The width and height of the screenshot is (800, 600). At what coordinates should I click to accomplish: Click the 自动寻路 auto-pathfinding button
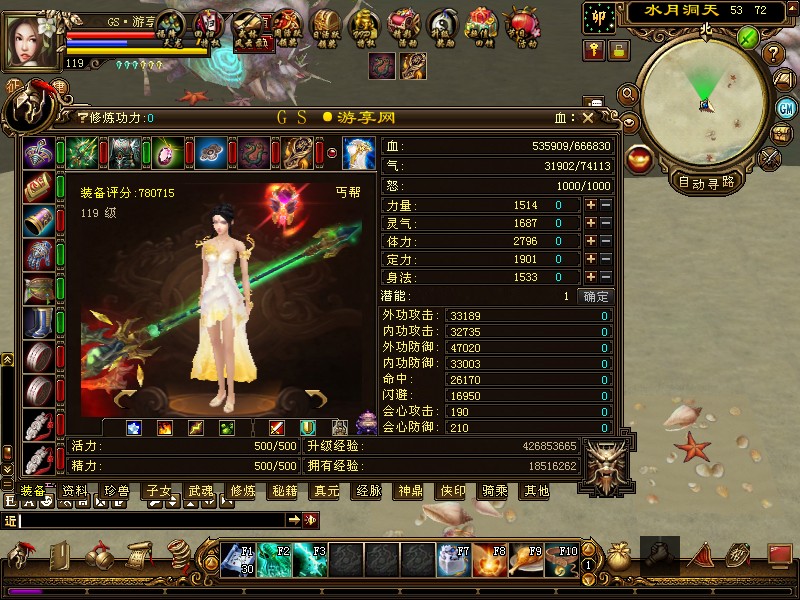click(706, 182)
